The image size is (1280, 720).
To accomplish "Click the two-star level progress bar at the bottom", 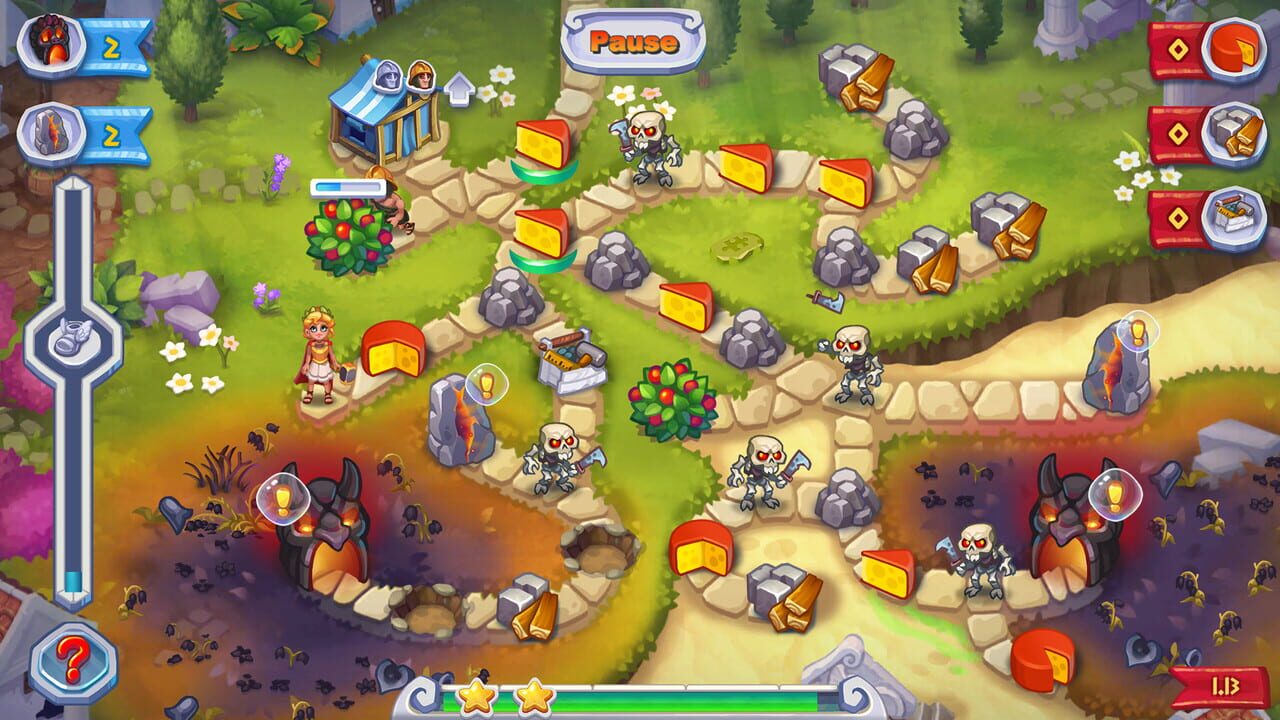I will coord(640,698).
